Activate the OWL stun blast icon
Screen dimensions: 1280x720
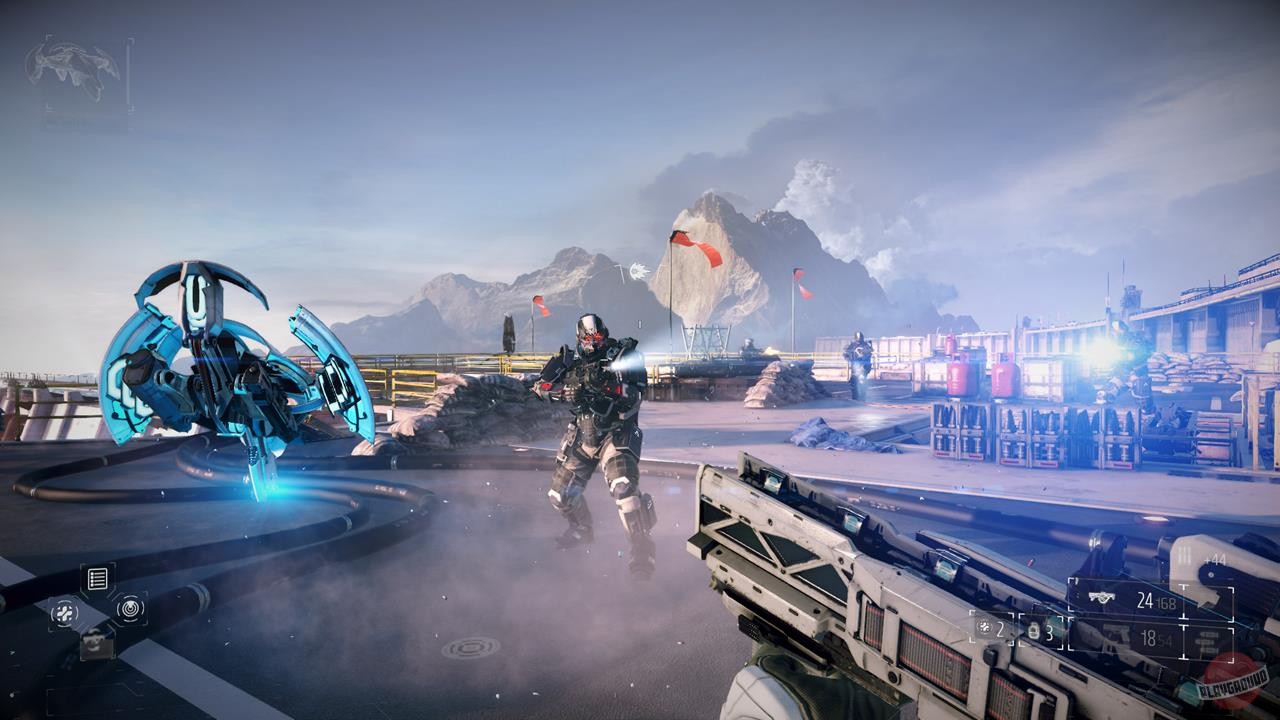[x=131, y=611]
